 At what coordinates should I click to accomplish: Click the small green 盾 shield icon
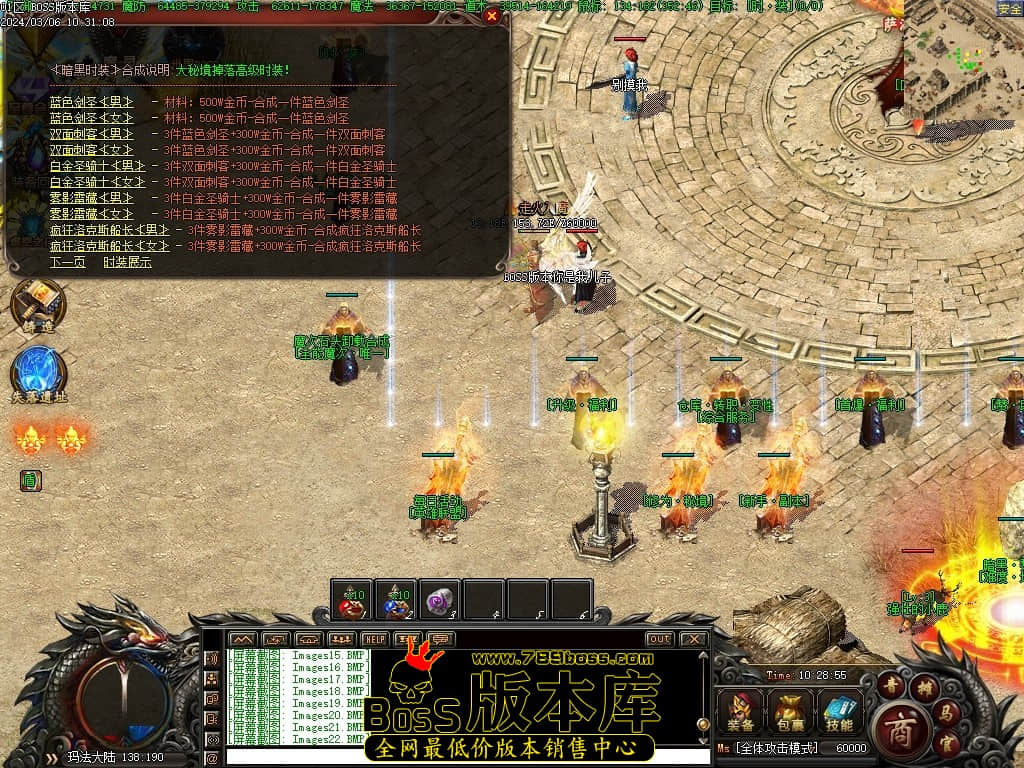(31, 481)
